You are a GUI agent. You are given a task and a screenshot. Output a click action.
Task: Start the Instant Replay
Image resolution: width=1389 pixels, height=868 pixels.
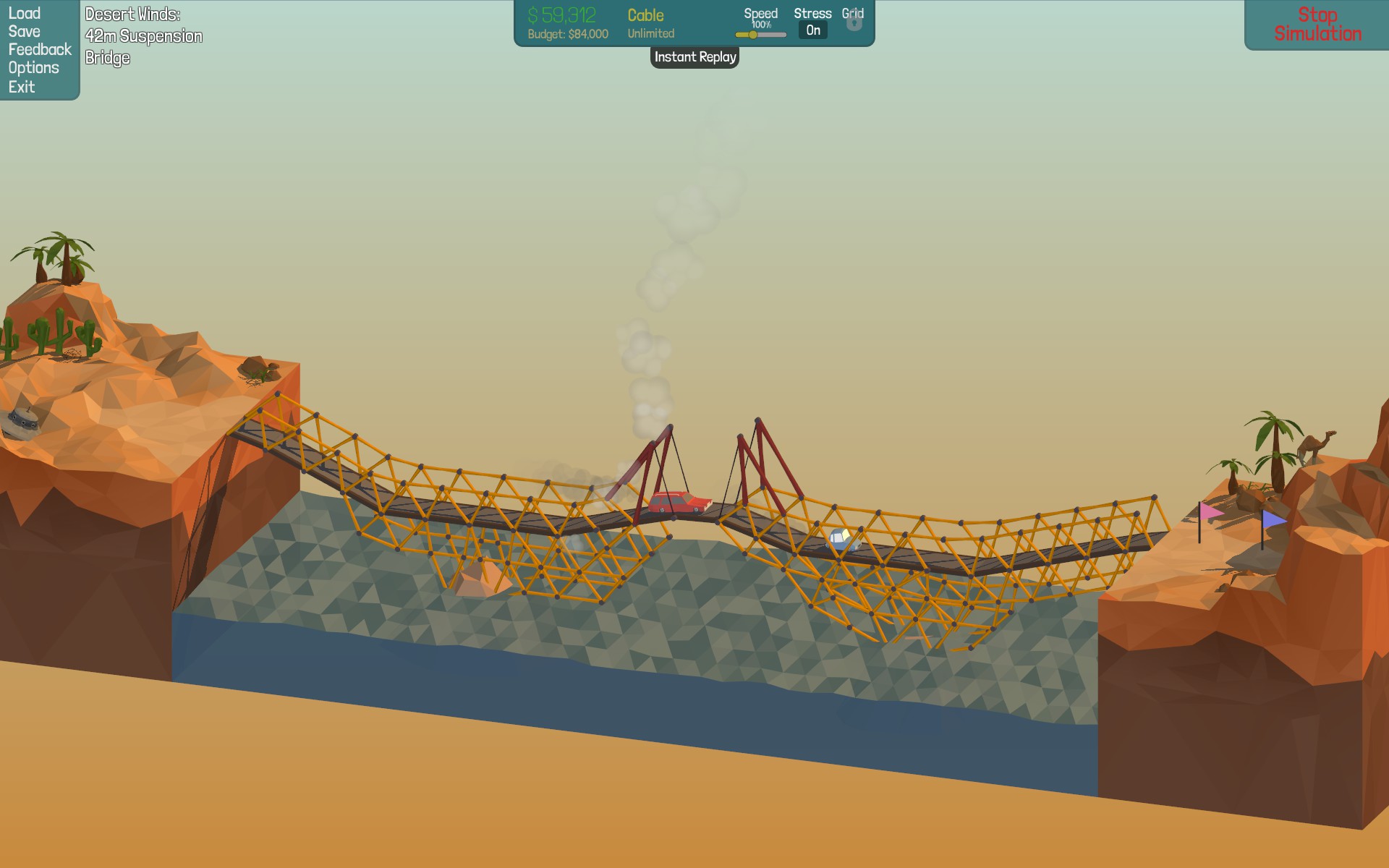coord(694,57)
